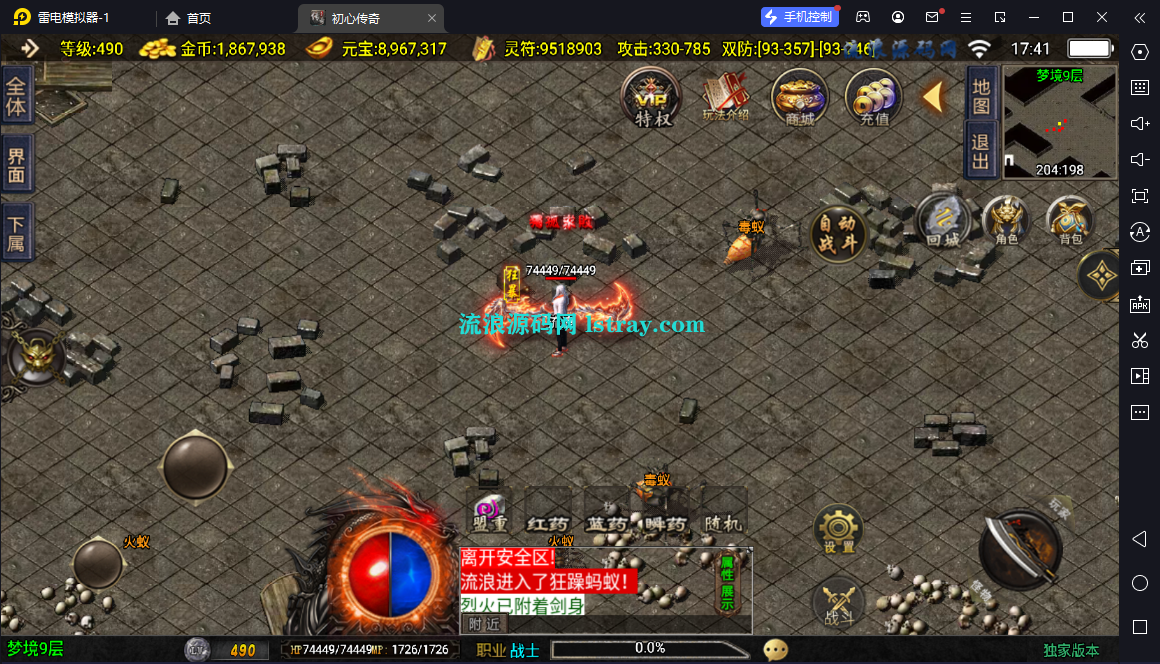This screenshot has height=664, width=1160.
Task: Open the 背包 backpack
Action: click(x=1070, y=220)
